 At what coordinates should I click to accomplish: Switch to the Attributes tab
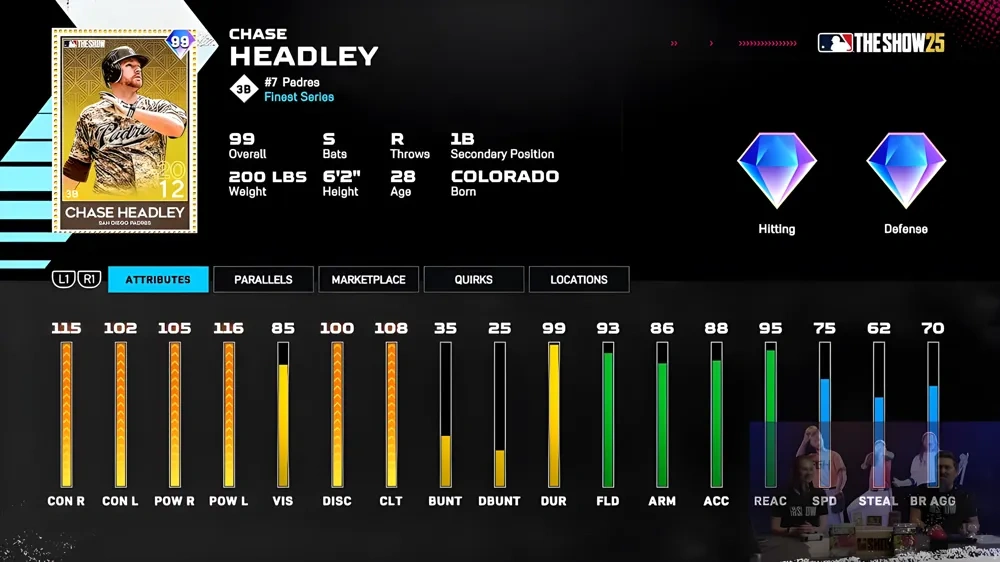coord(158,280)
